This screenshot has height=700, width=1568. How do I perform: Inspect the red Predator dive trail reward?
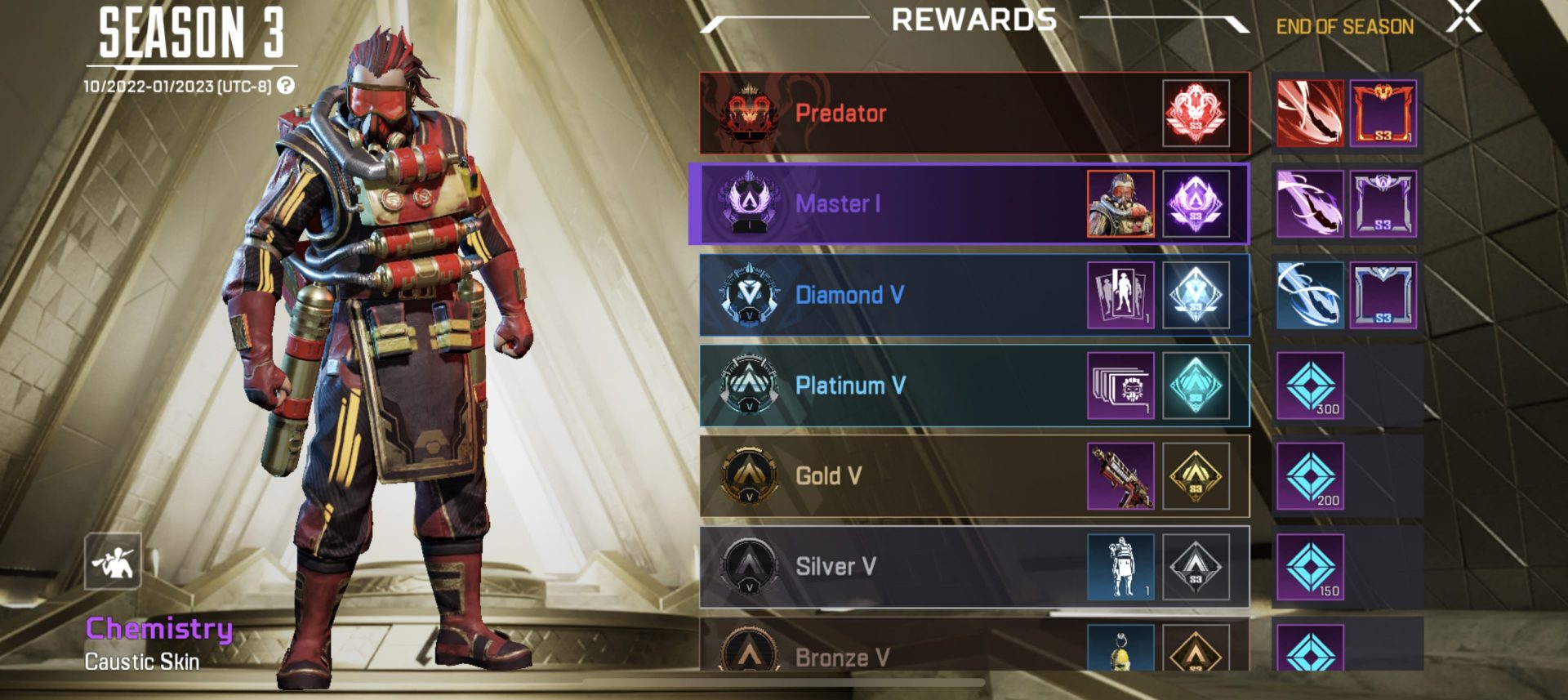tap(1310, 114)
